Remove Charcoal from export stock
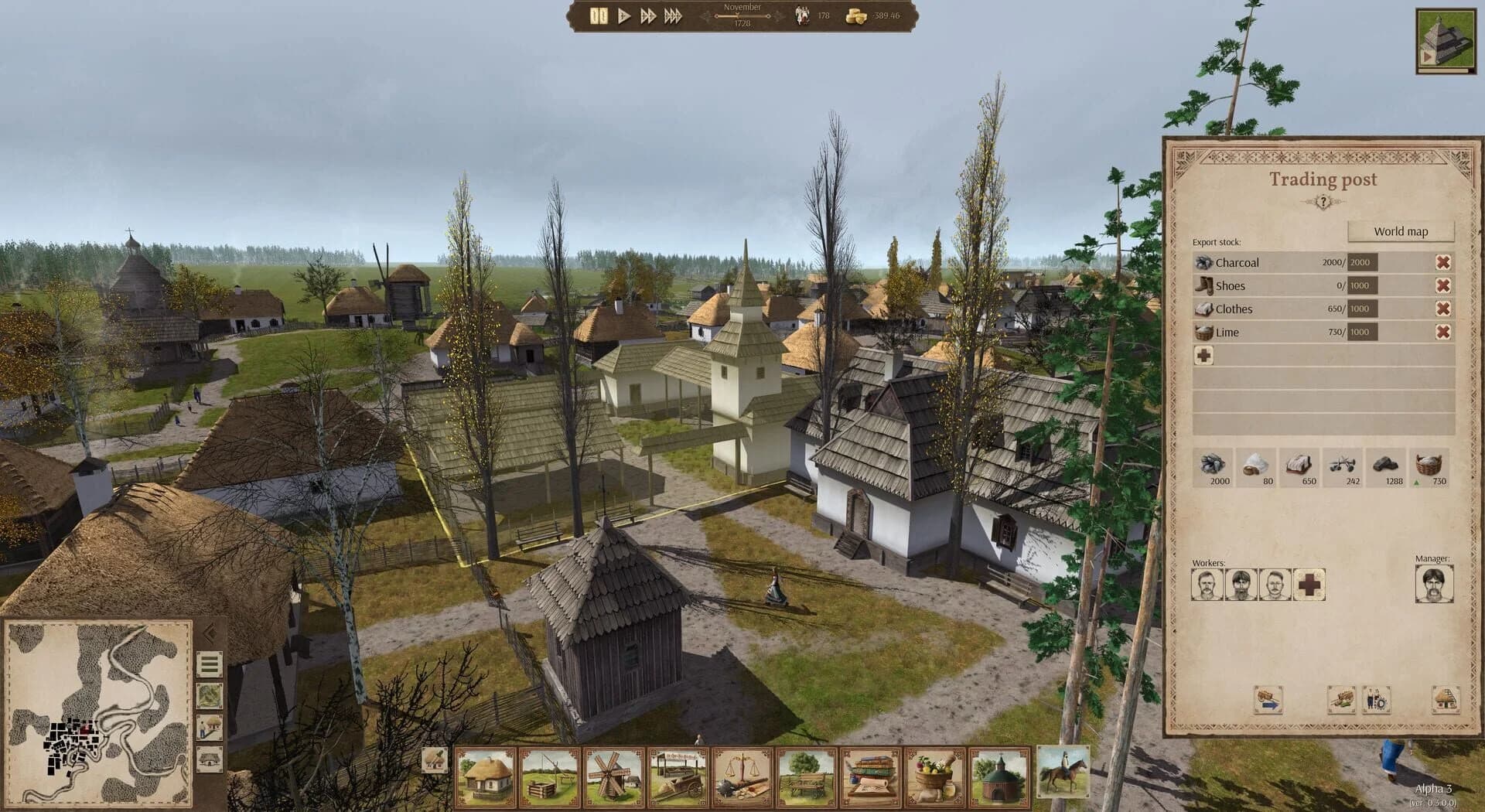Viewport: 1485px width, 812px height. 1443,262
